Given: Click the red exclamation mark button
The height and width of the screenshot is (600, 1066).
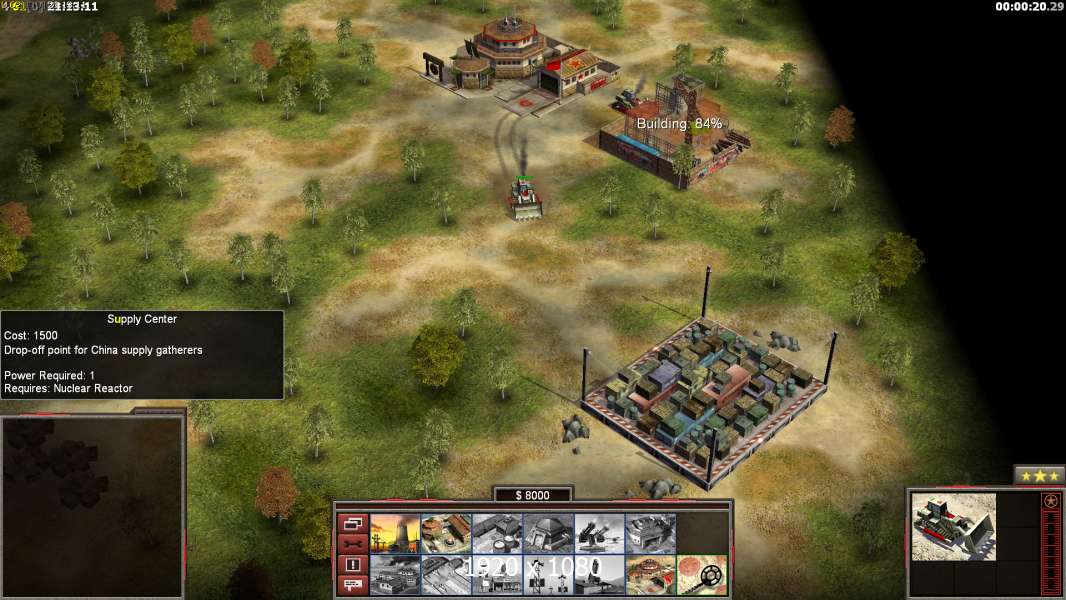Looking at the screenshot, I should click(352, 565).
